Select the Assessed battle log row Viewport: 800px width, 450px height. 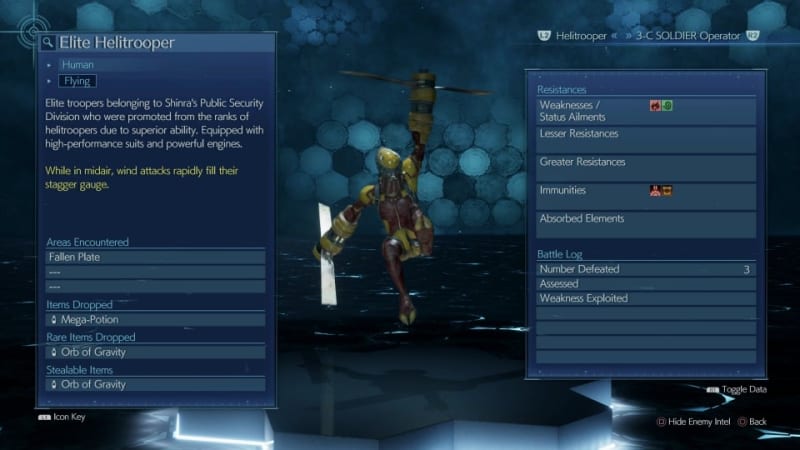(x=645, y=284)
